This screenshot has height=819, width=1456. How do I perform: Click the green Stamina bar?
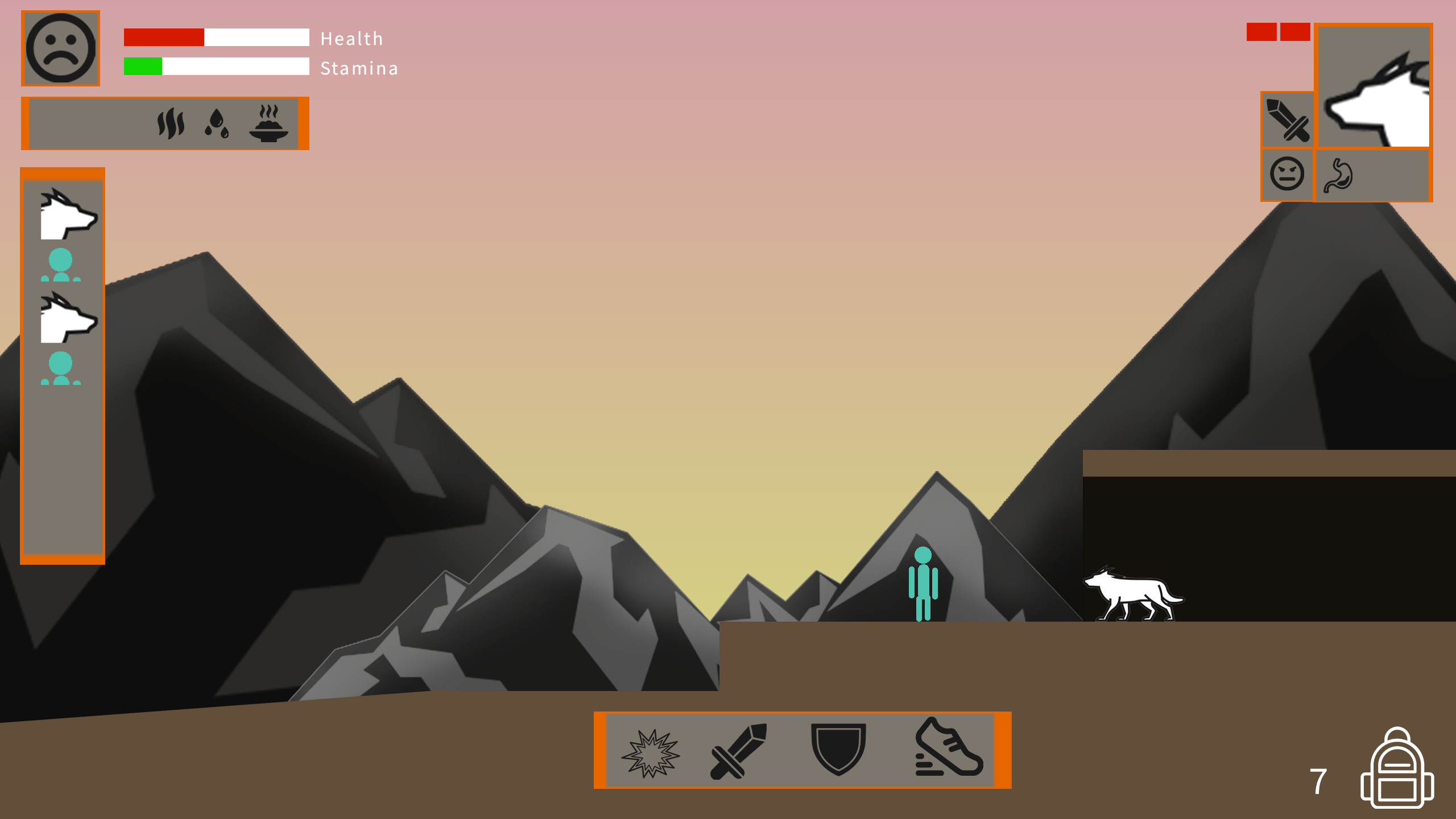click(x=142, y=68)
